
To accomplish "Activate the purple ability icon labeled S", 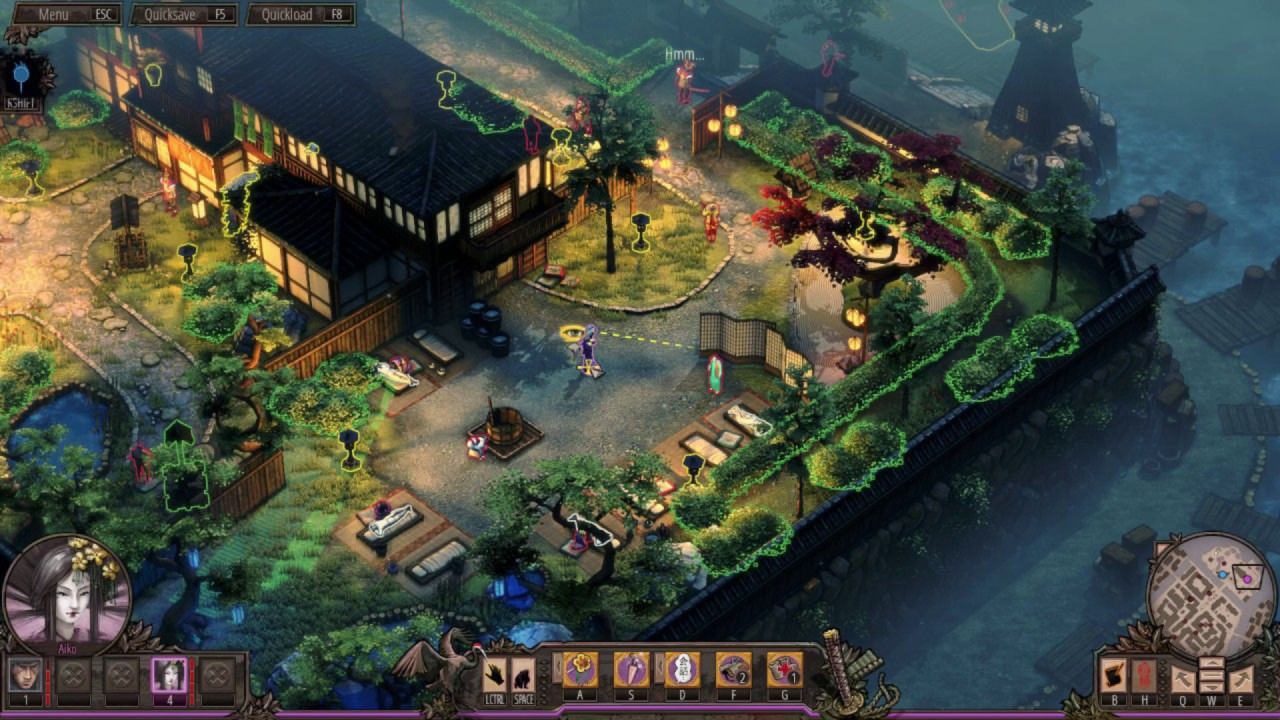I will coord(630,669).
